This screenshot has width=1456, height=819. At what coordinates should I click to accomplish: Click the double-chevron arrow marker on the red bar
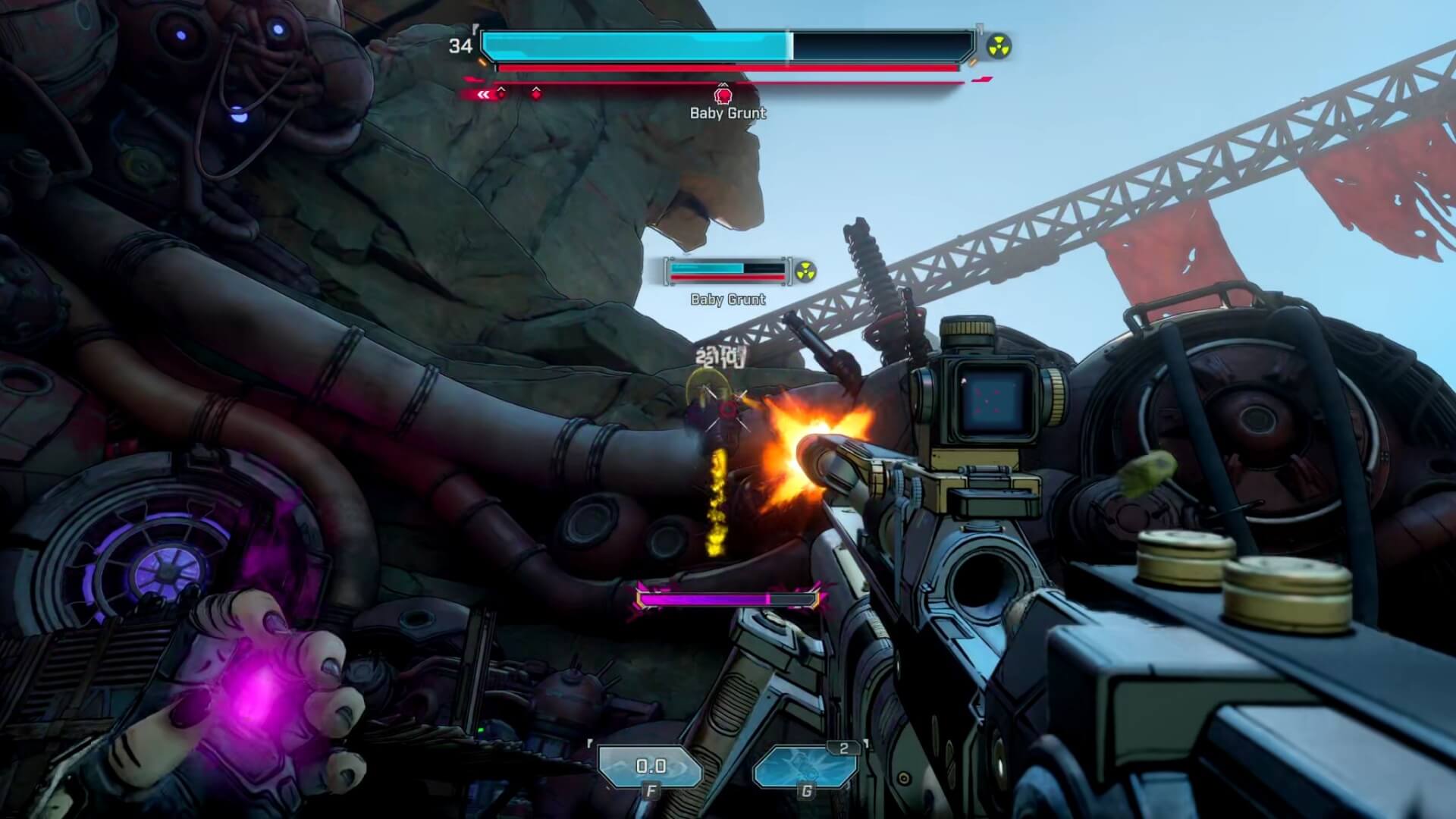482,94
